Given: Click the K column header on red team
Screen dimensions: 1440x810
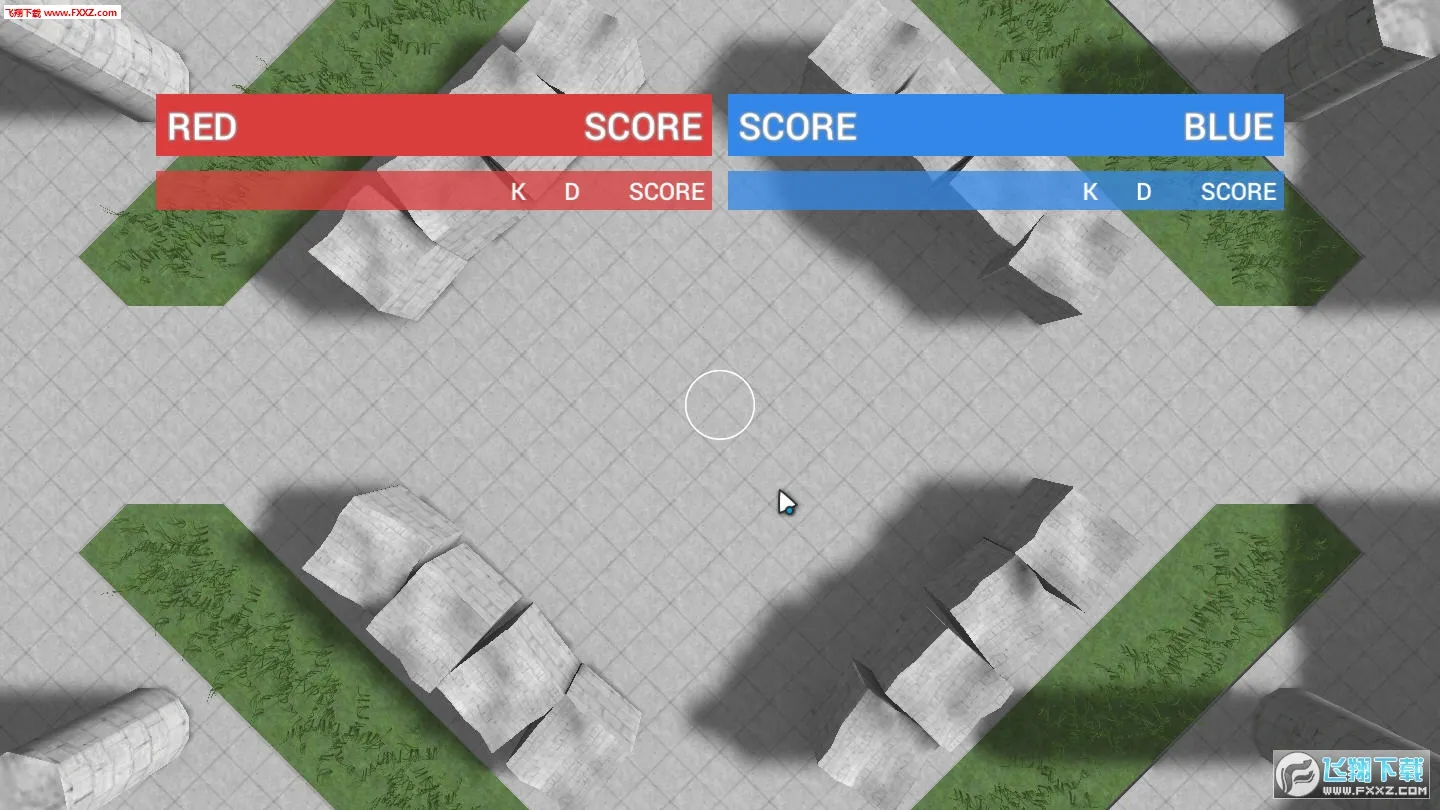Looking at the screenshot, I should pyautogui.click(x=518, y=192).
